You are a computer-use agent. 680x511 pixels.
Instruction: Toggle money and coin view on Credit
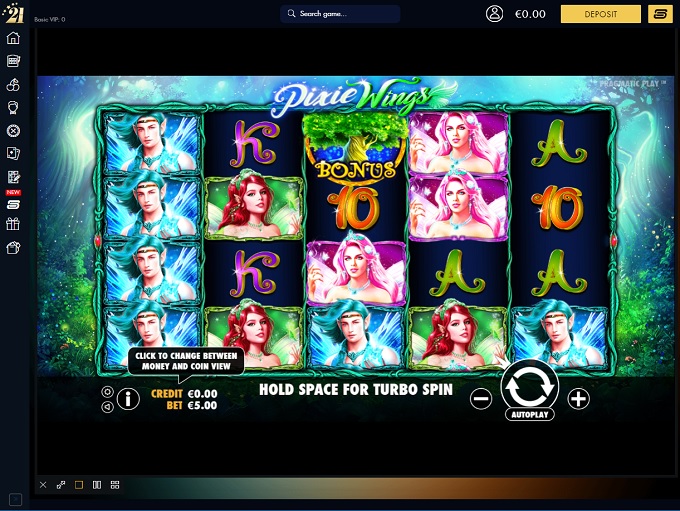pyautogui.click(x=184, y=393)
